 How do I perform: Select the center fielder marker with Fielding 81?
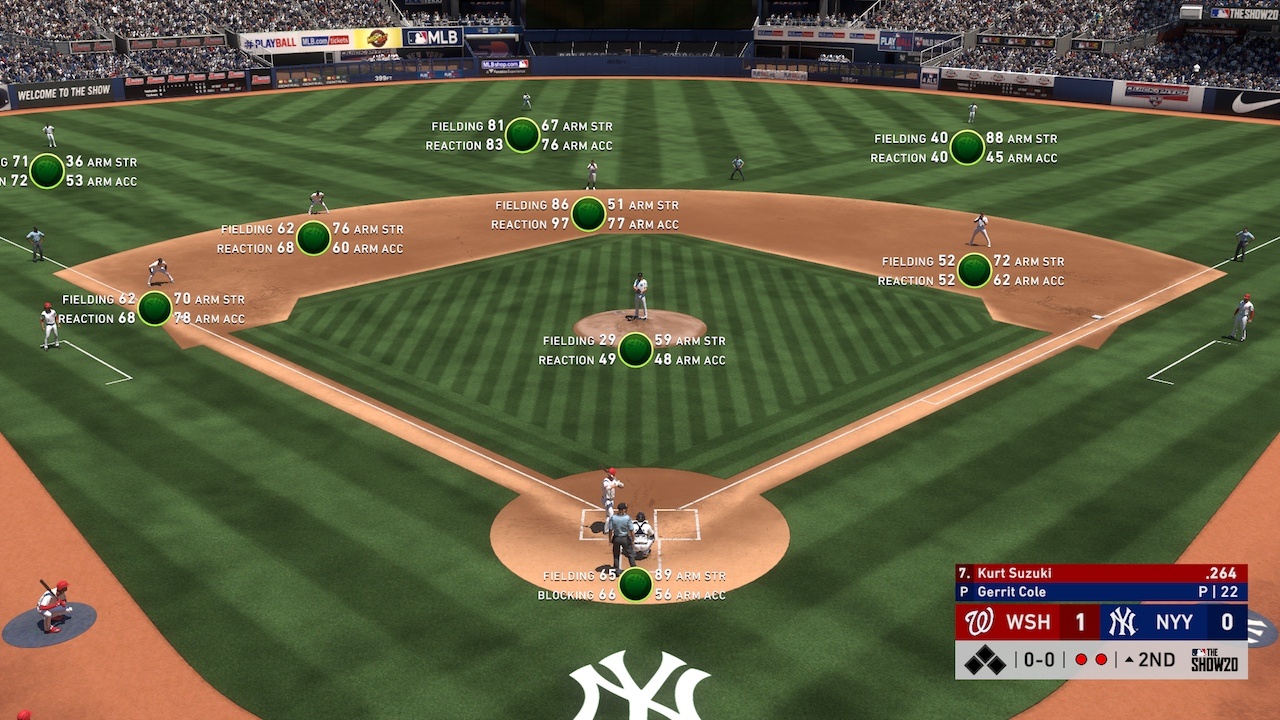[522, 135]
